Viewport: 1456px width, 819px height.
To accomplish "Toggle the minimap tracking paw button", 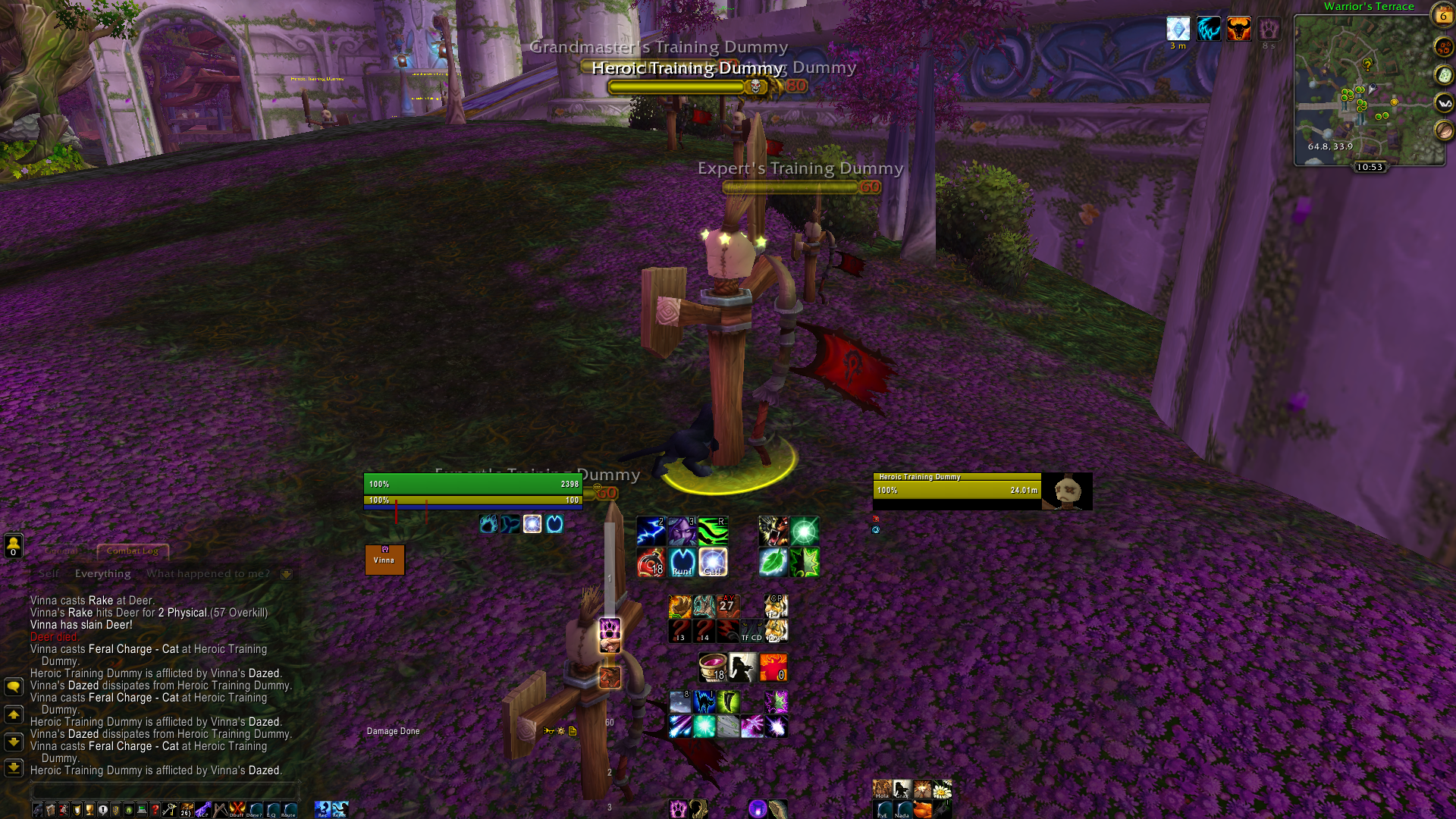I will tap(1444, 47).
